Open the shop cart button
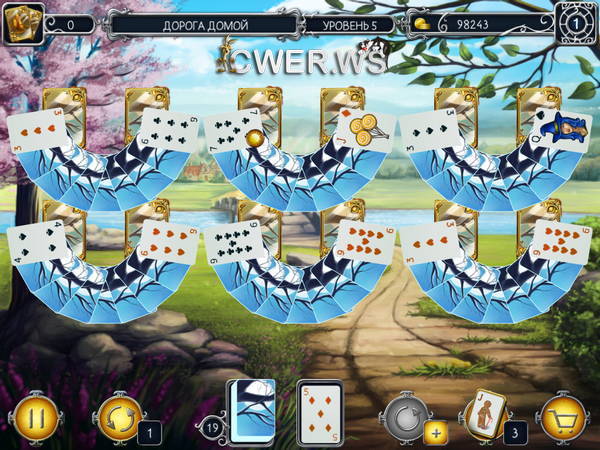This screenshot has height=450, width=600. (563, 414)
